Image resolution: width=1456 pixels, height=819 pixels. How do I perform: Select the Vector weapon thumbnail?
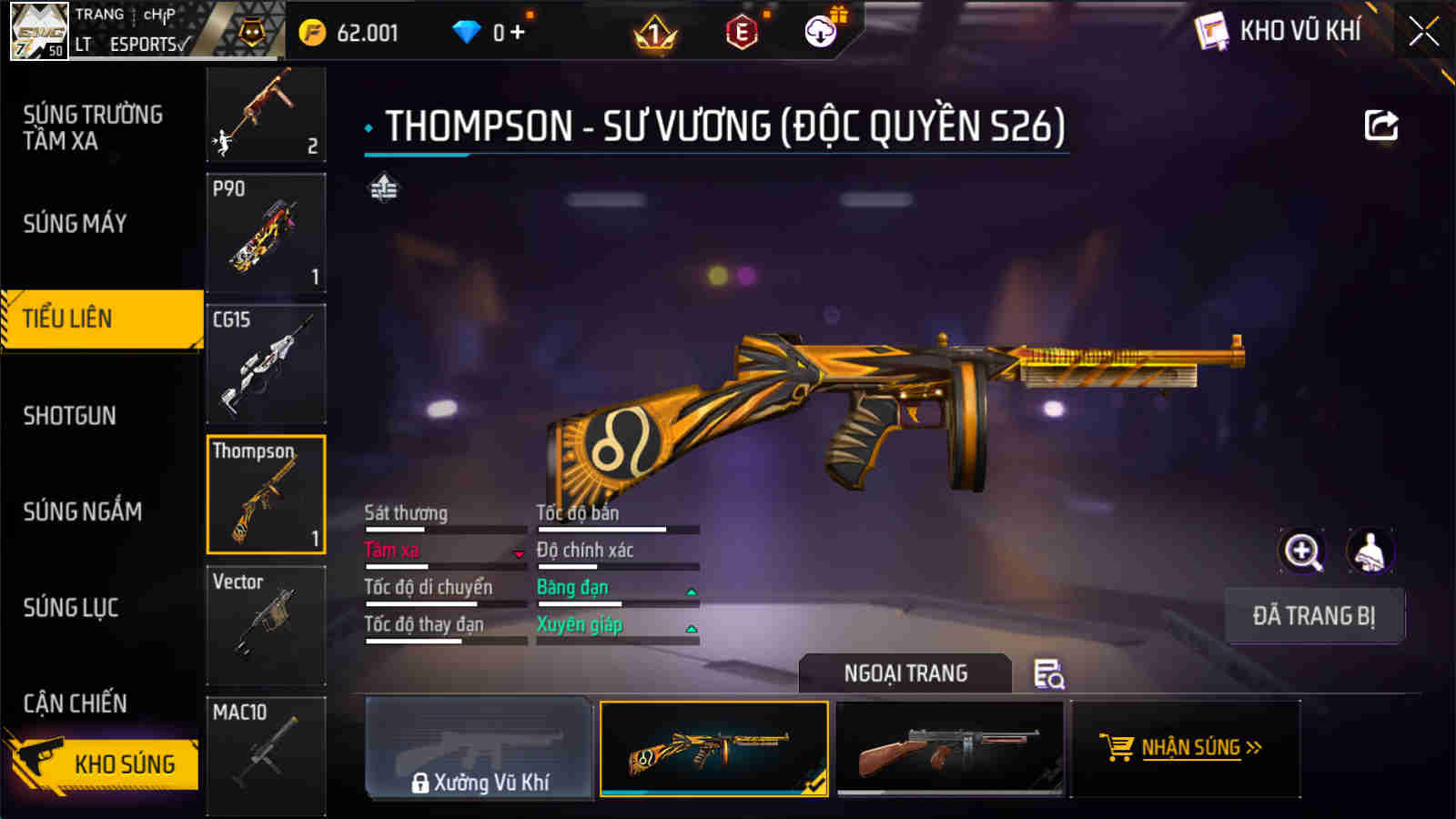(x=266, y=624)
